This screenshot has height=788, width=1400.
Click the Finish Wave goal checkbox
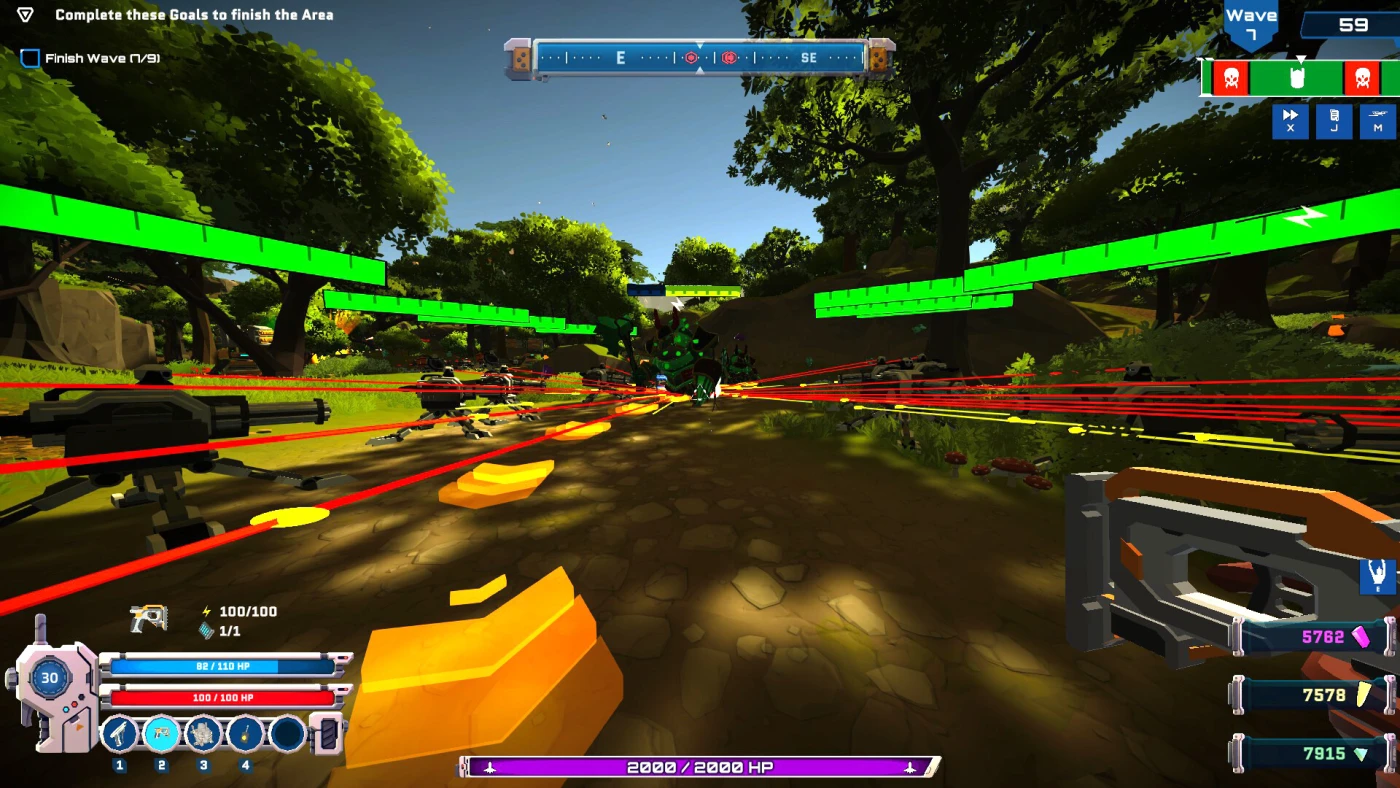tap(30, 58)
